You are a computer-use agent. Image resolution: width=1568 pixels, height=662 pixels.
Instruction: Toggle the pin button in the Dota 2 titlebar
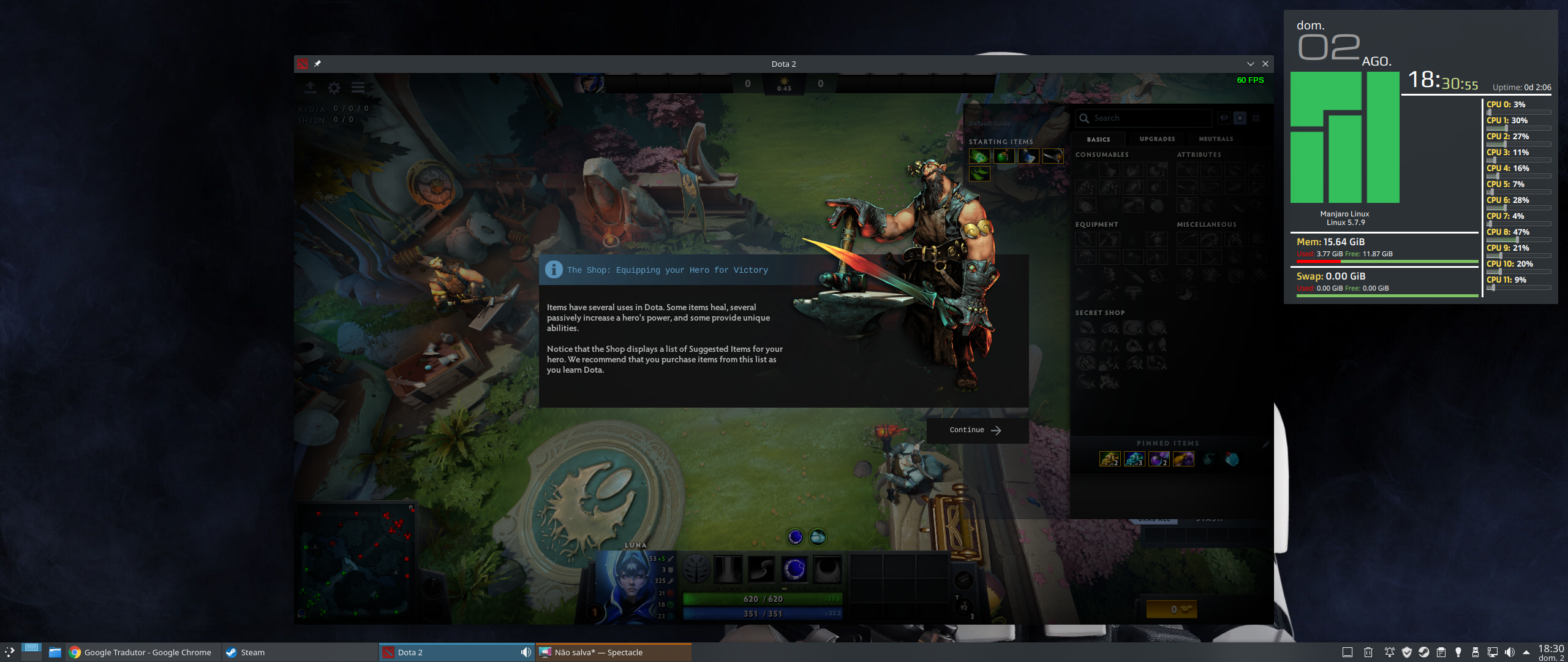point(318,63)
